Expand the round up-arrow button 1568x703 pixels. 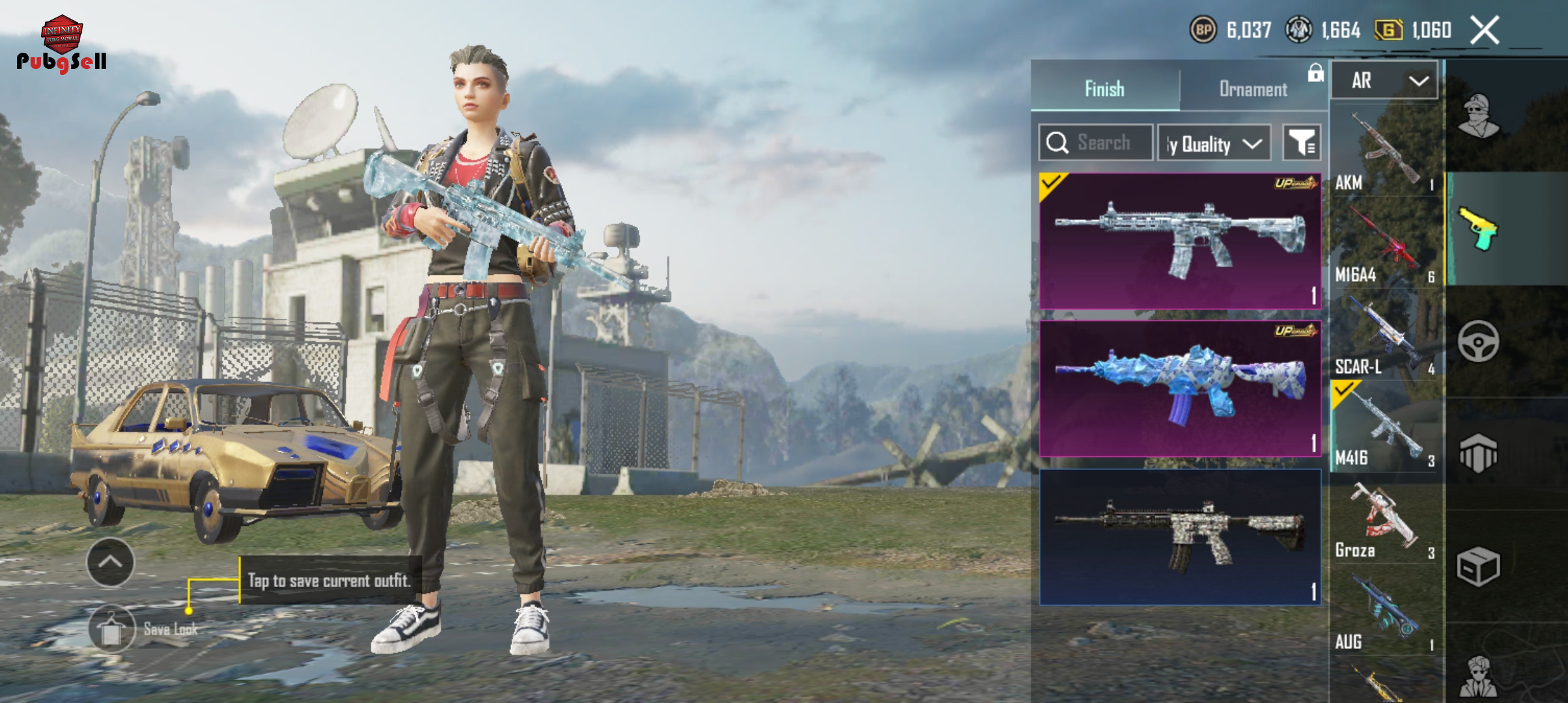pyautogui.click(x=110, y=562)
